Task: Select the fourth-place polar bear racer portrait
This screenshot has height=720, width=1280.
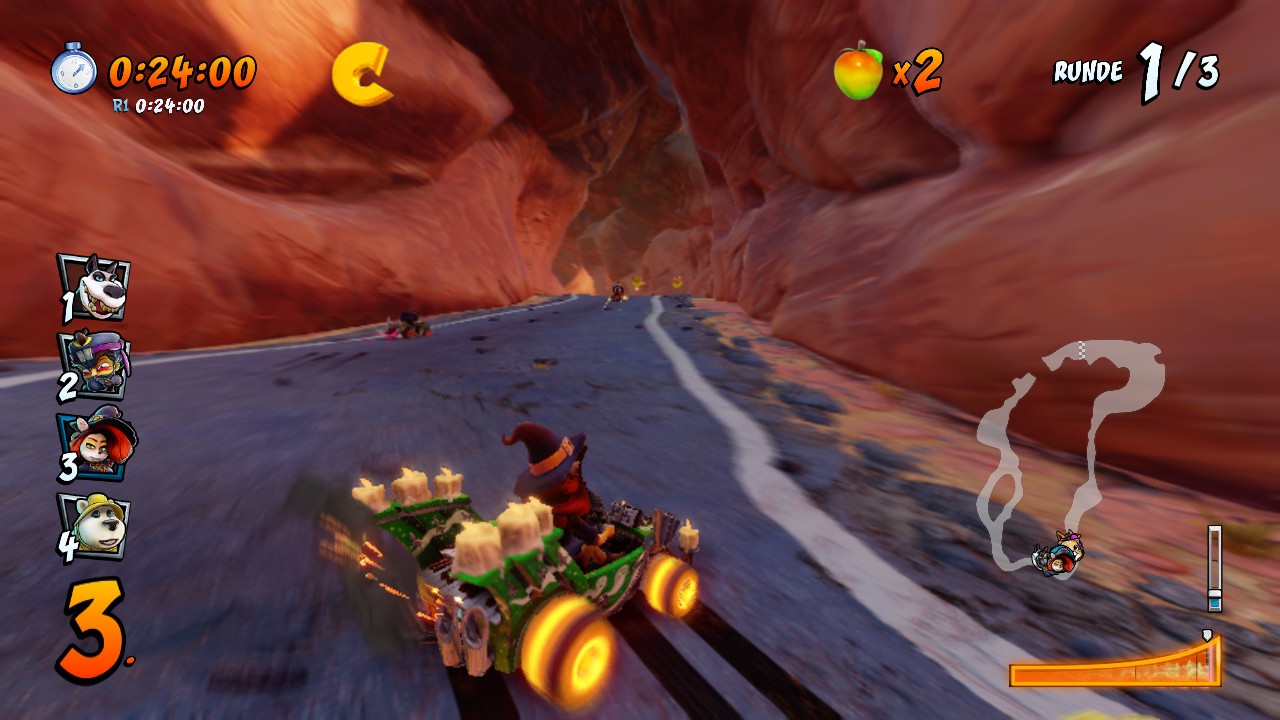Action: (x=95, y=524)
